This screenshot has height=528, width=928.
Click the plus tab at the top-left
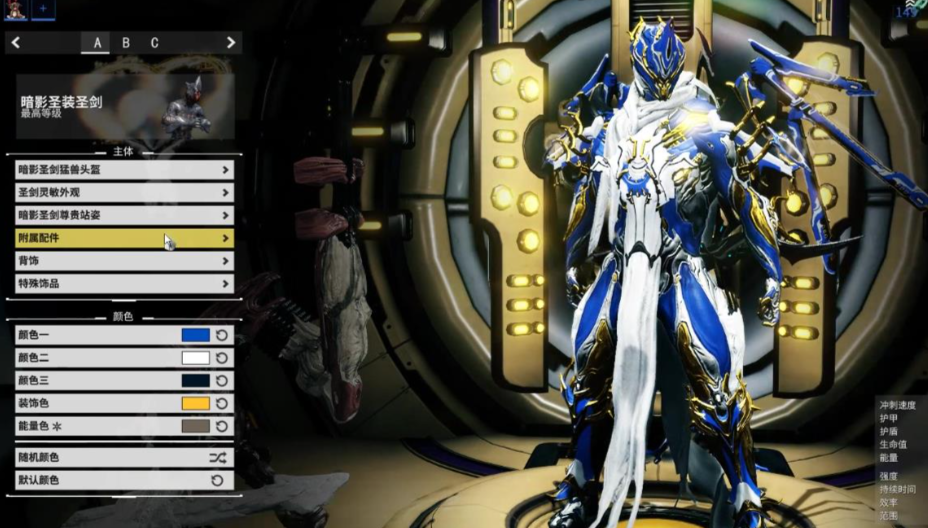[43, 9]
